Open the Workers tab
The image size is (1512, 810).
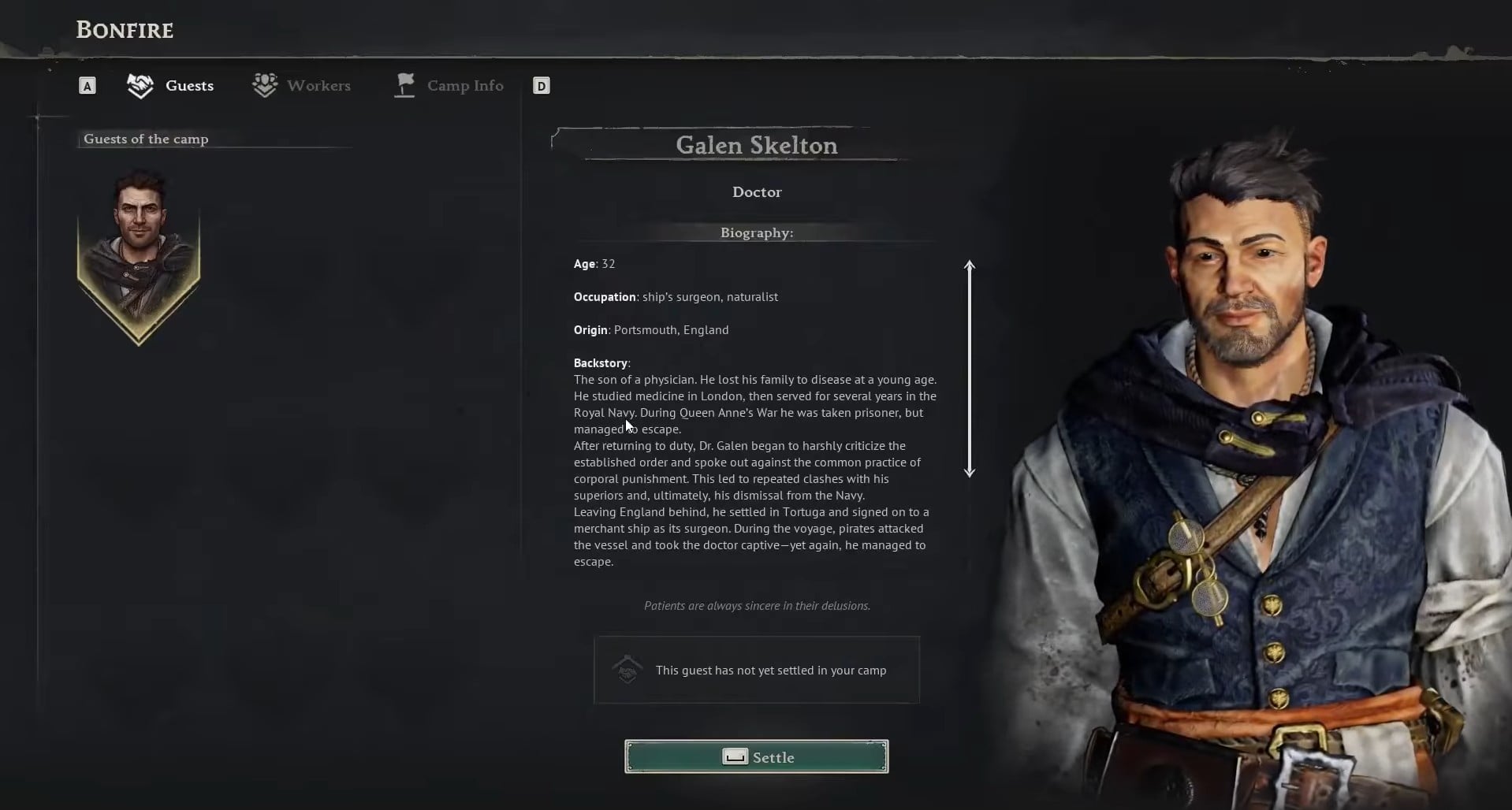tap(302, 86)
